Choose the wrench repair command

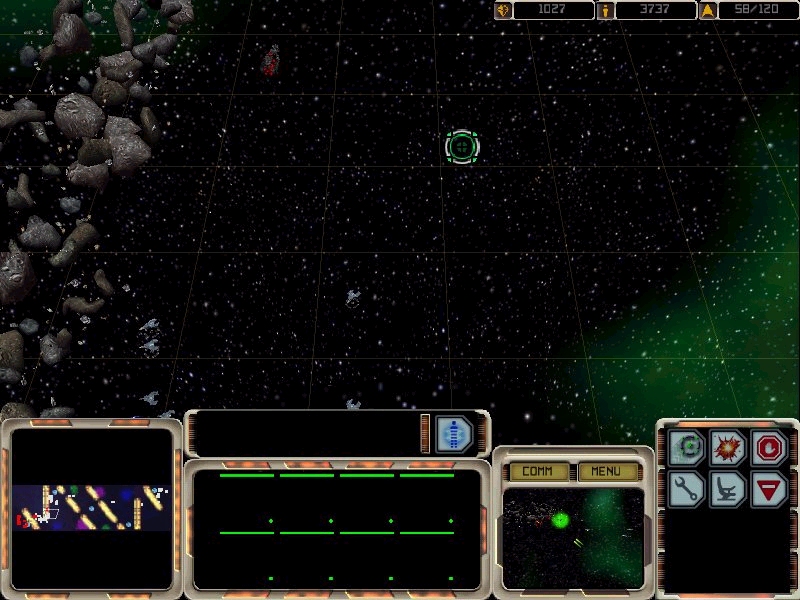(x=688, y=489)
